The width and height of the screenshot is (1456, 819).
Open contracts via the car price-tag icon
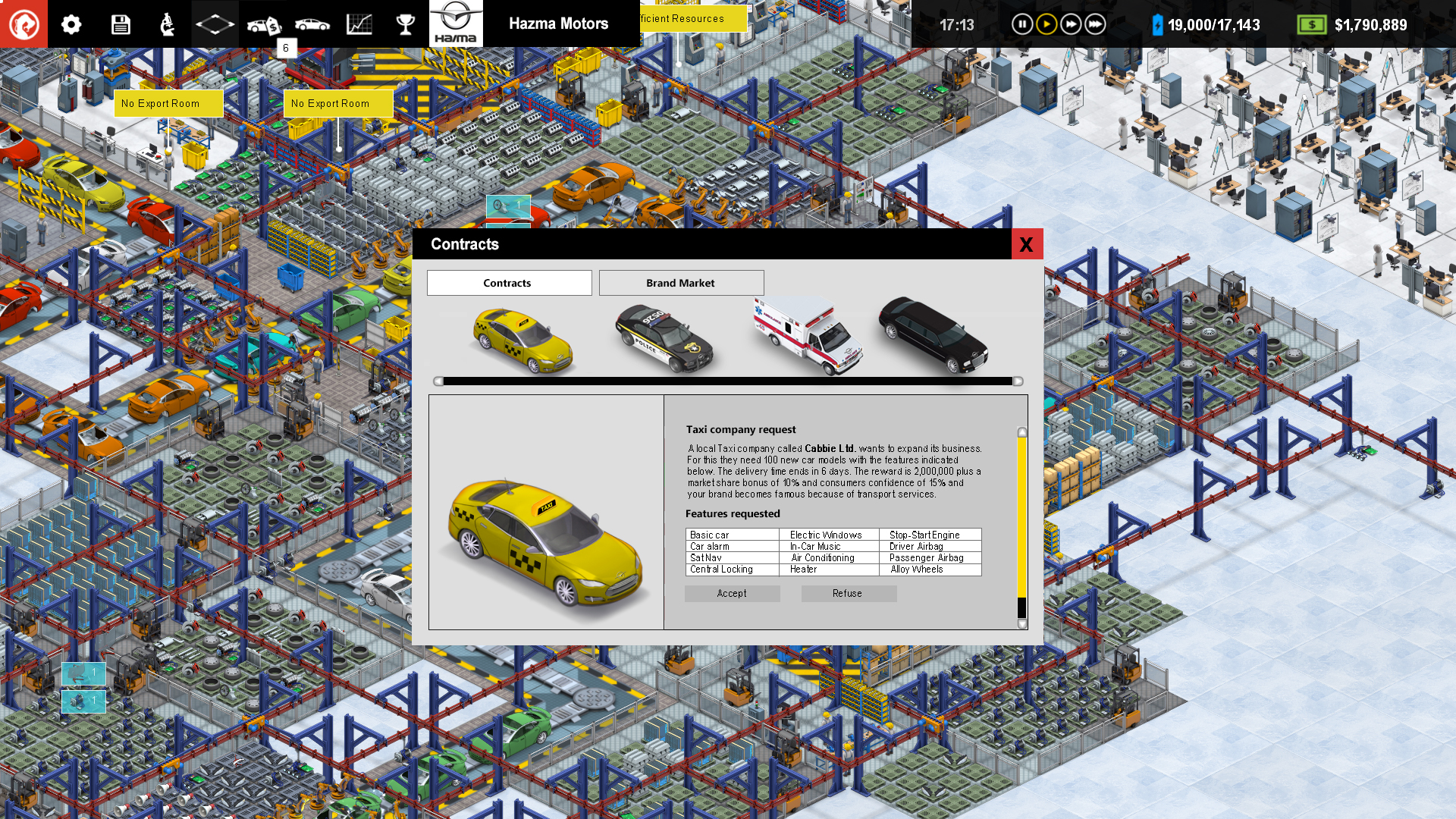(x=263, y=24)
